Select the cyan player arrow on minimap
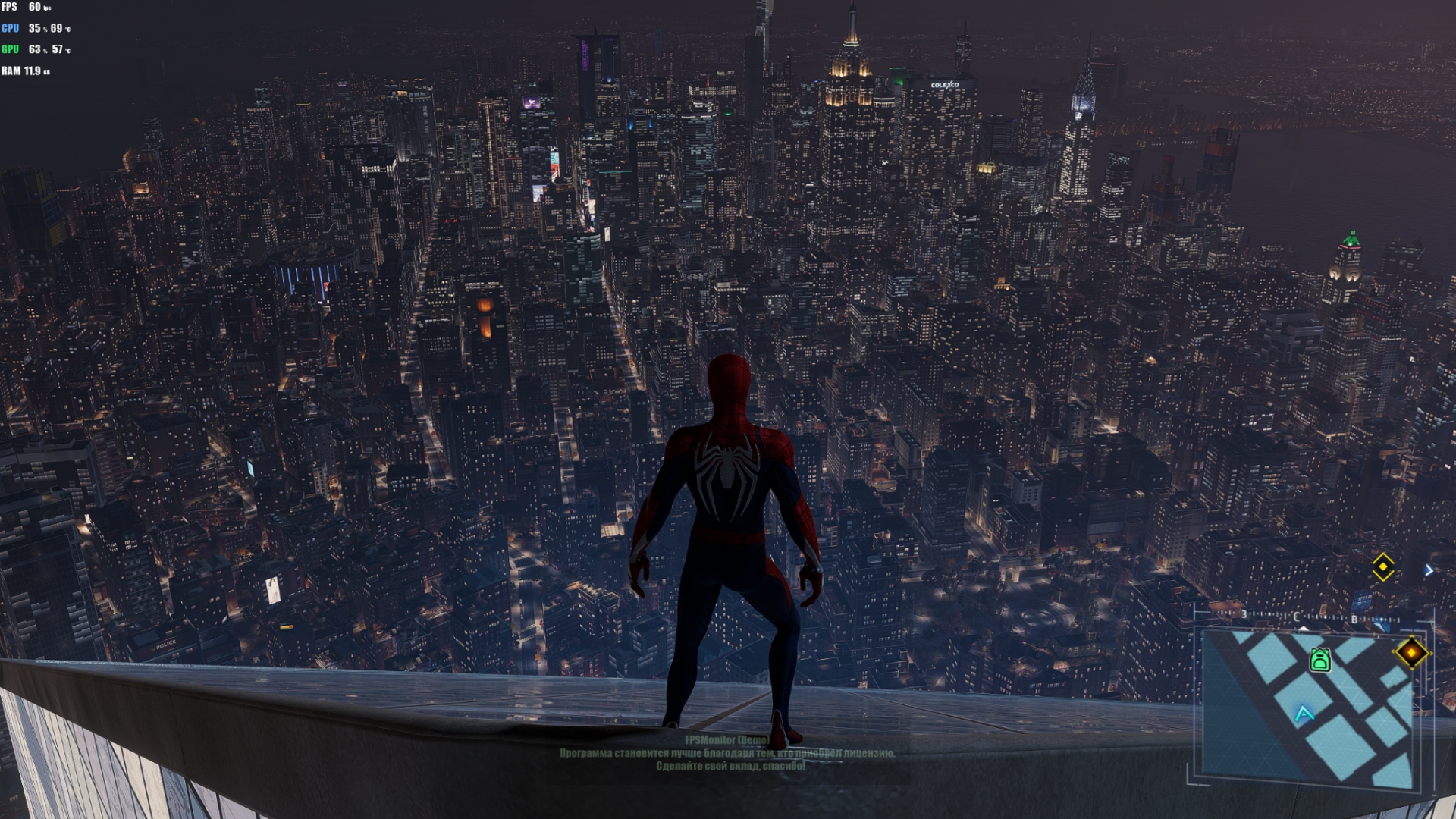The width and height of the screenshot is (1456, 819). point(1304,714)
